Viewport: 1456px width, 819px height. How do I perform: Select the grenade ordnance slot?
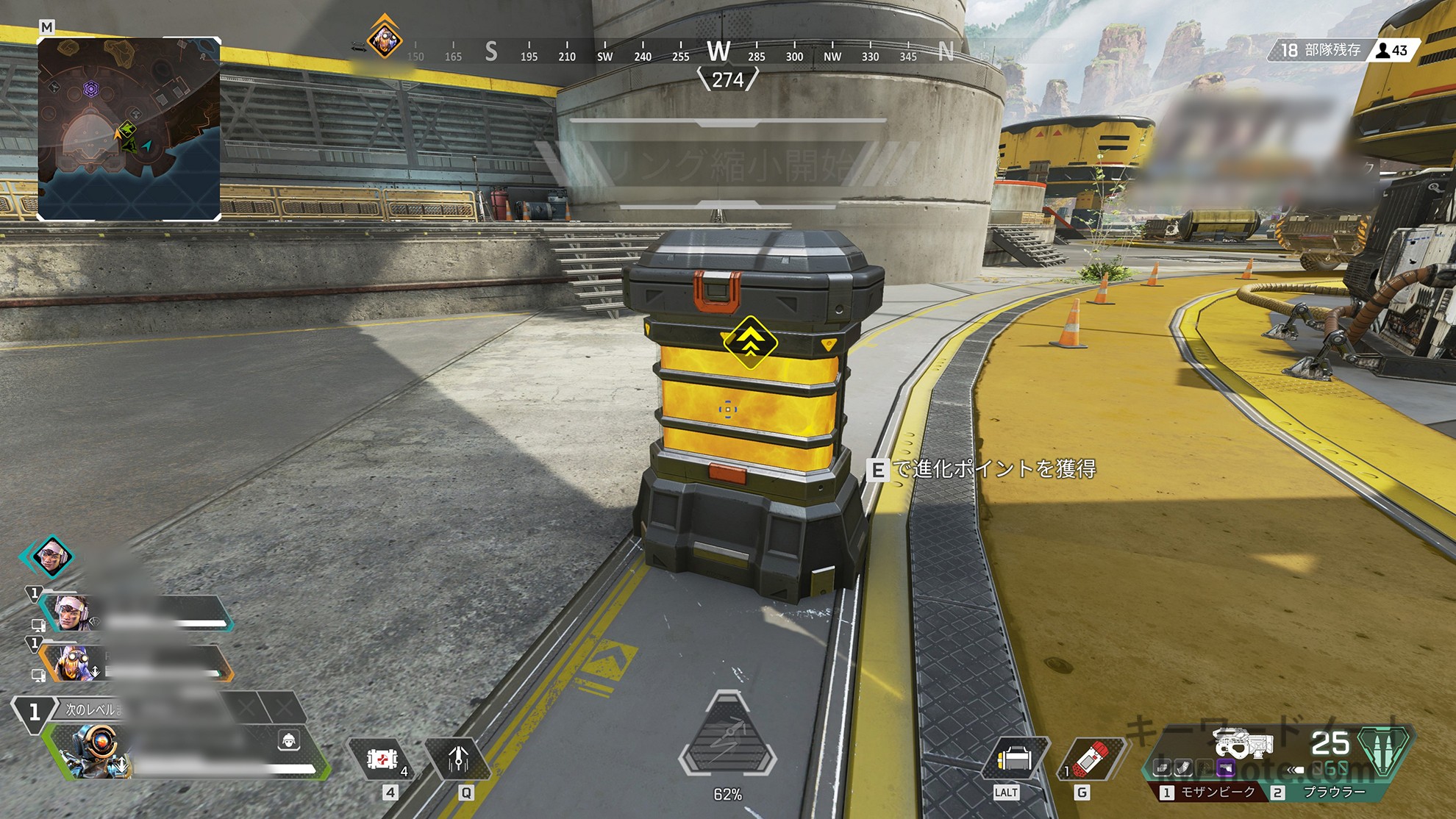pyautogui.click(x=1091, y=759)
